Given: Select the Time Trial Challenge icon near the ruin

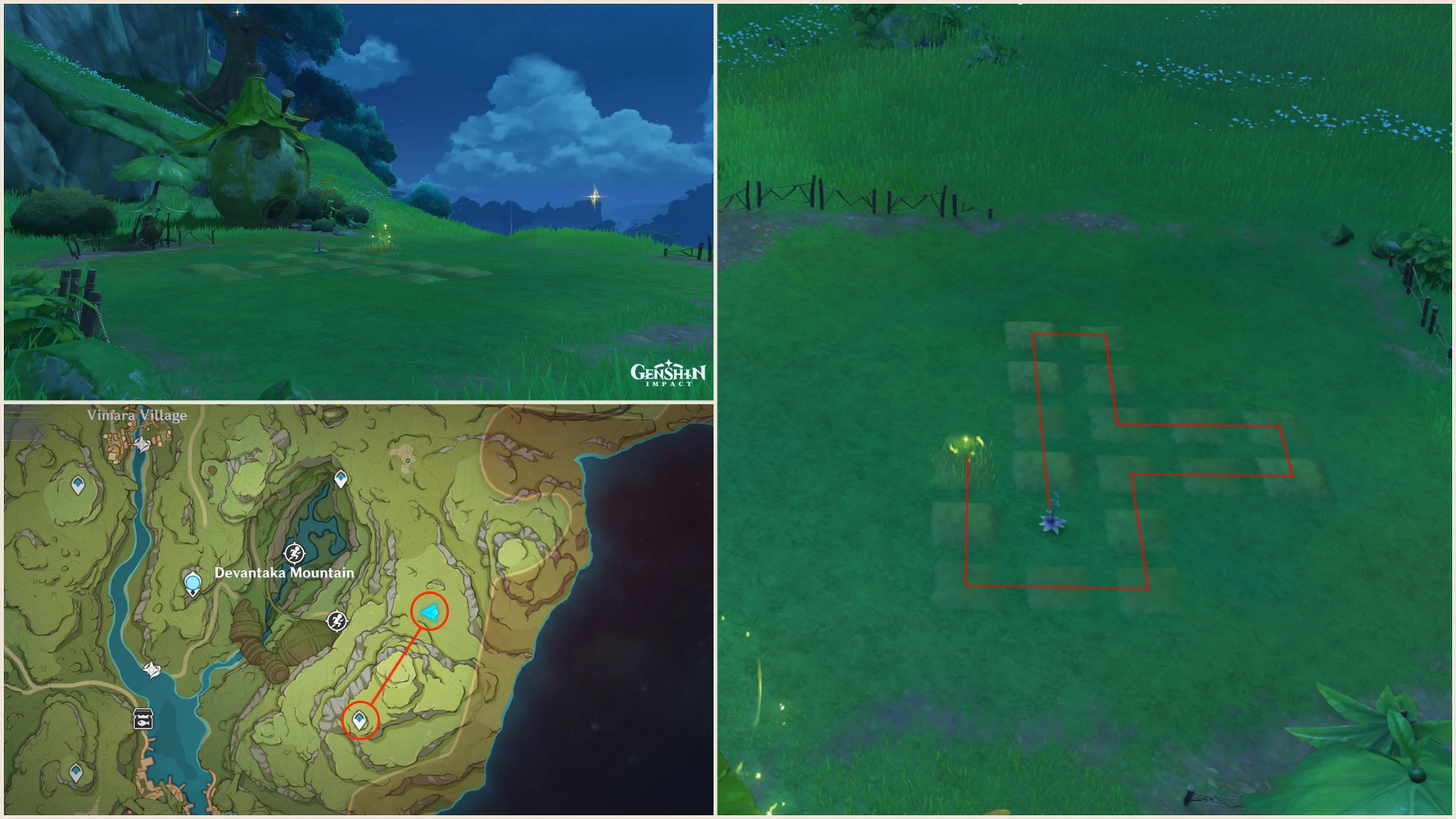Looking at the screenshot, I should click(x=337, y=621).
